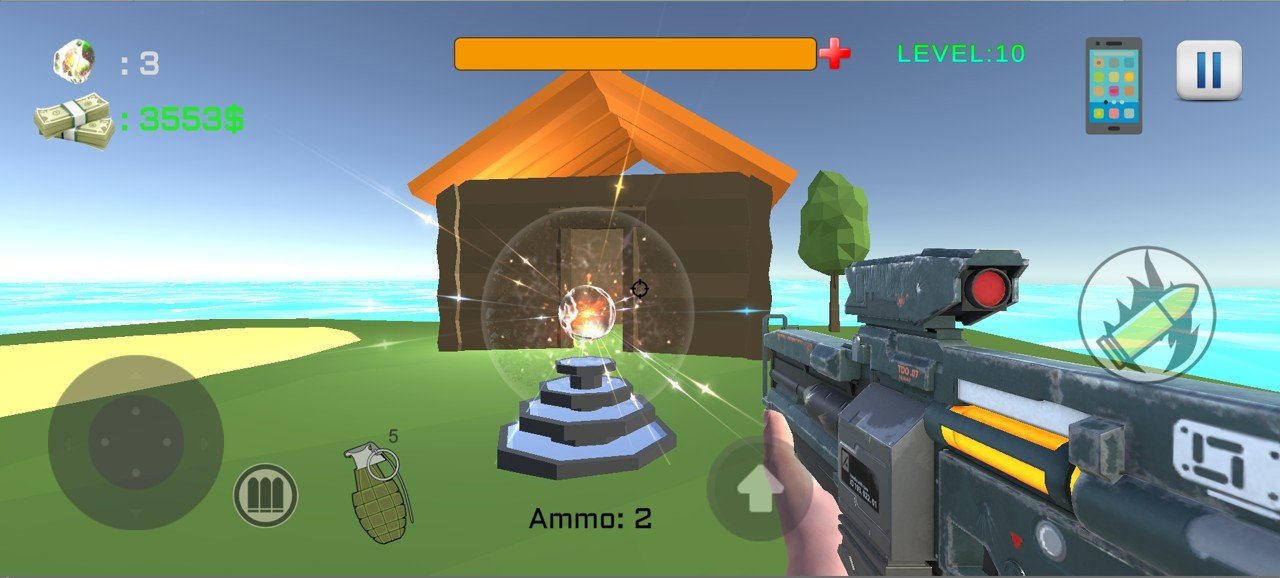
Task: Tap the red health plus icon
Action: pos(834,54)
